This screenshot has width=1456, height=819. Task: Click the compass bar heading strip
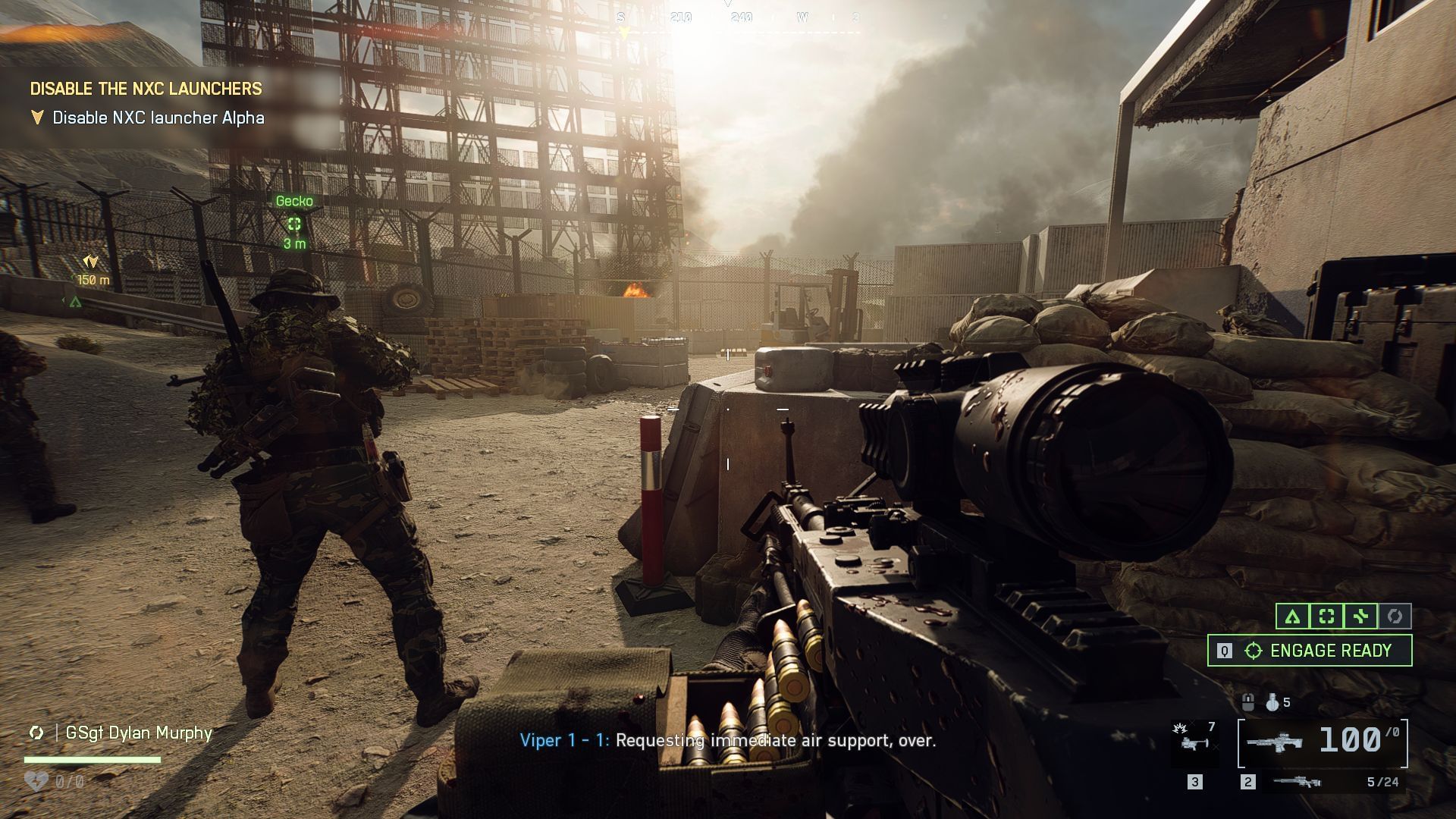point(739,18)
